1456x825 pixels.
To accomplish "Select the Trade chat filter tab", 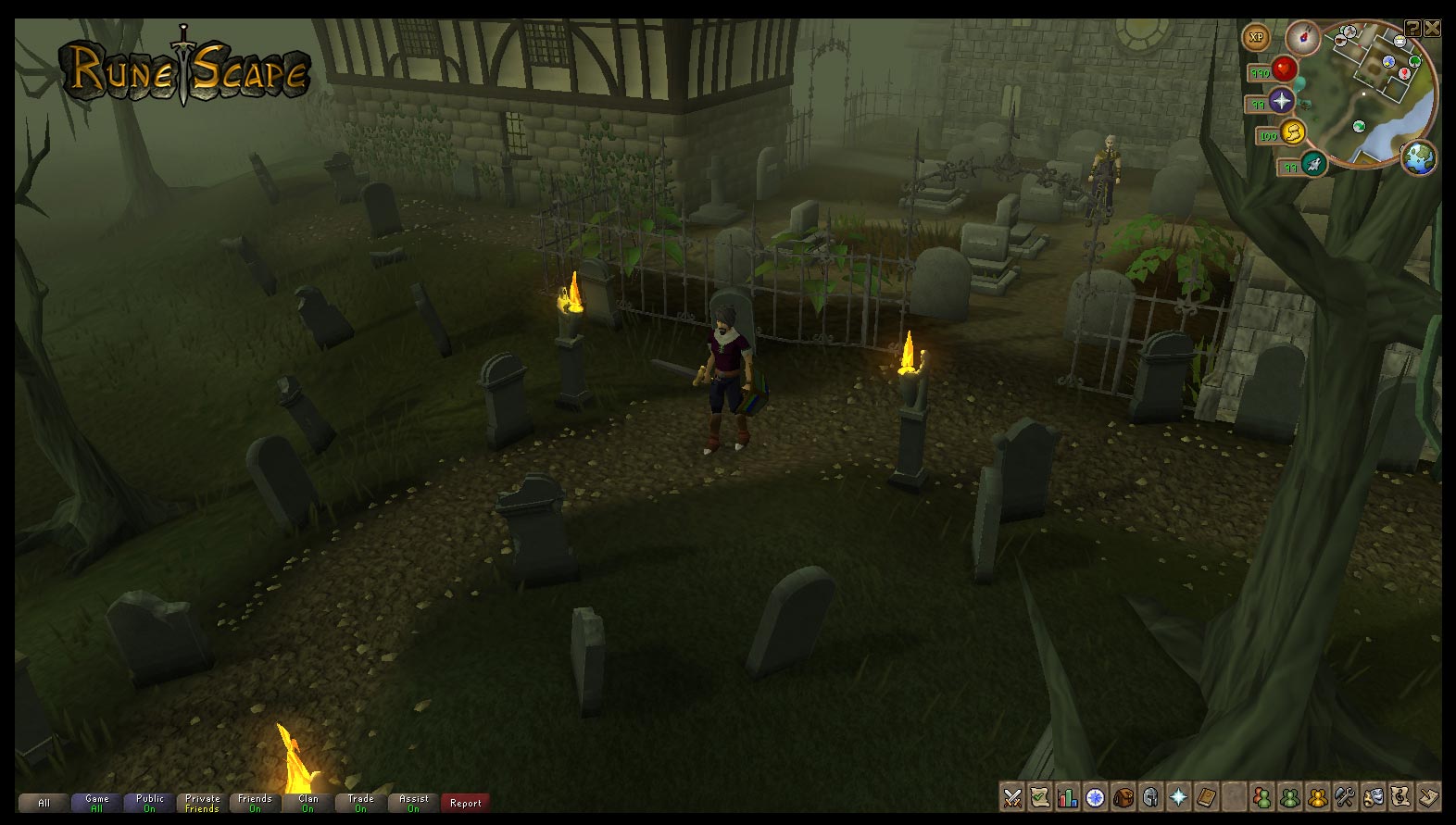I will 360,803.
